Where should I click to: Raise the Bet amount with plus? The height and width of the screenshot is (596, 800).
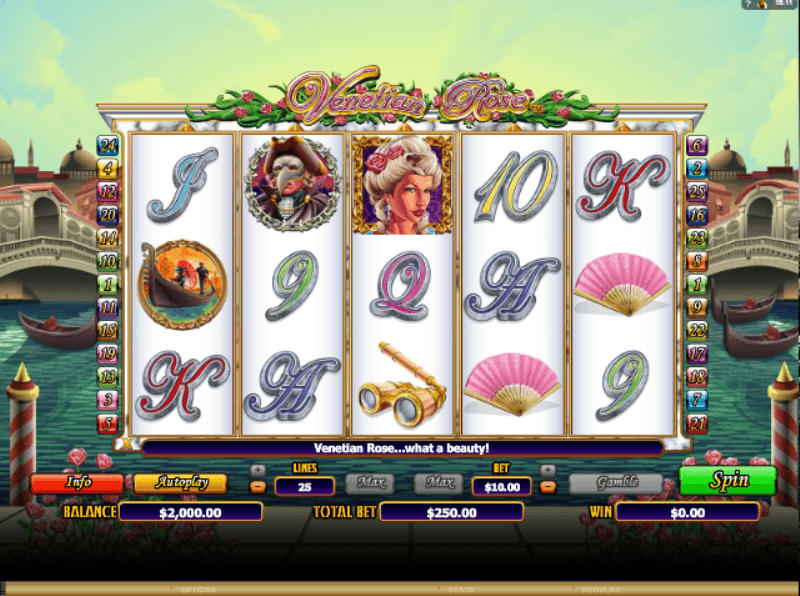pos(547,469)
